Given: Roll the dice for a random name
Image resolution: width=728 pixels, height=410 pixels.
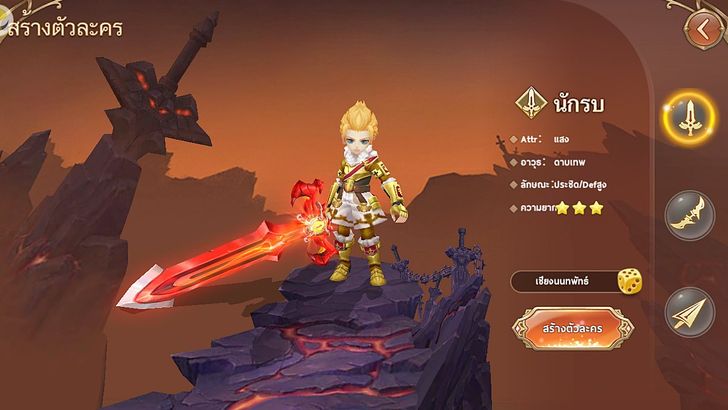Looking at the screenshot, I should tap(629, 282).
